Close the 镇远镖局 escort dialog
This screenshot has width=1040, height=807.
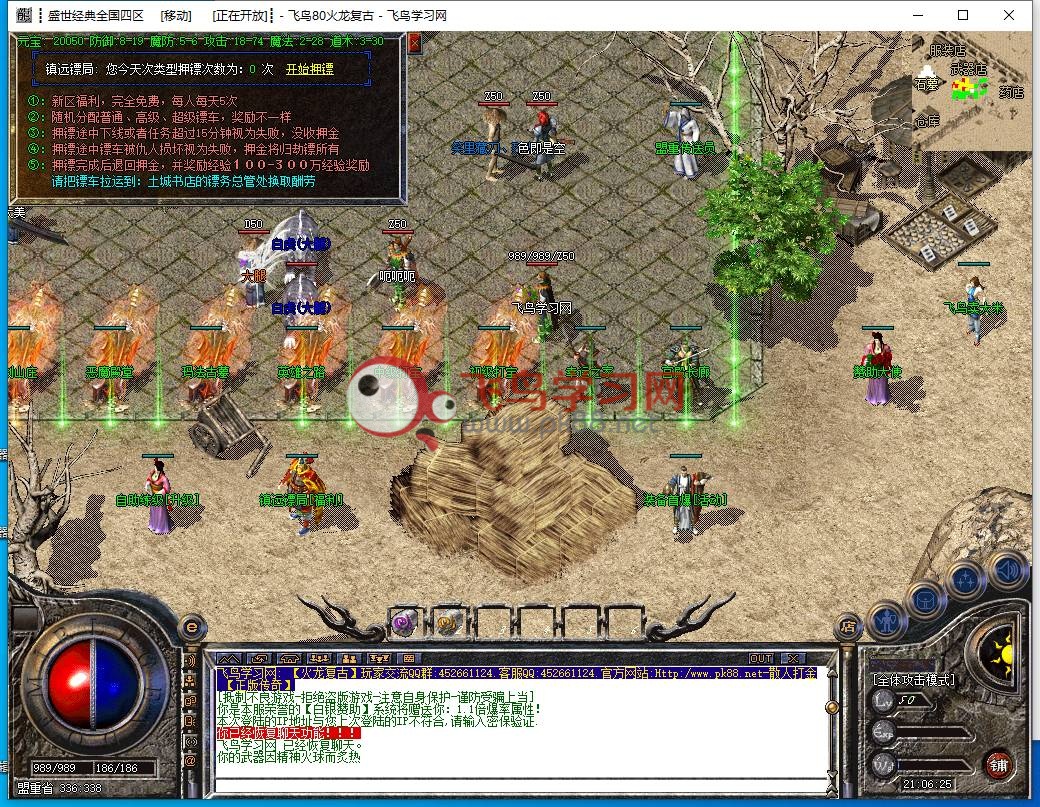pyautogui.click(x=415, y=43)
